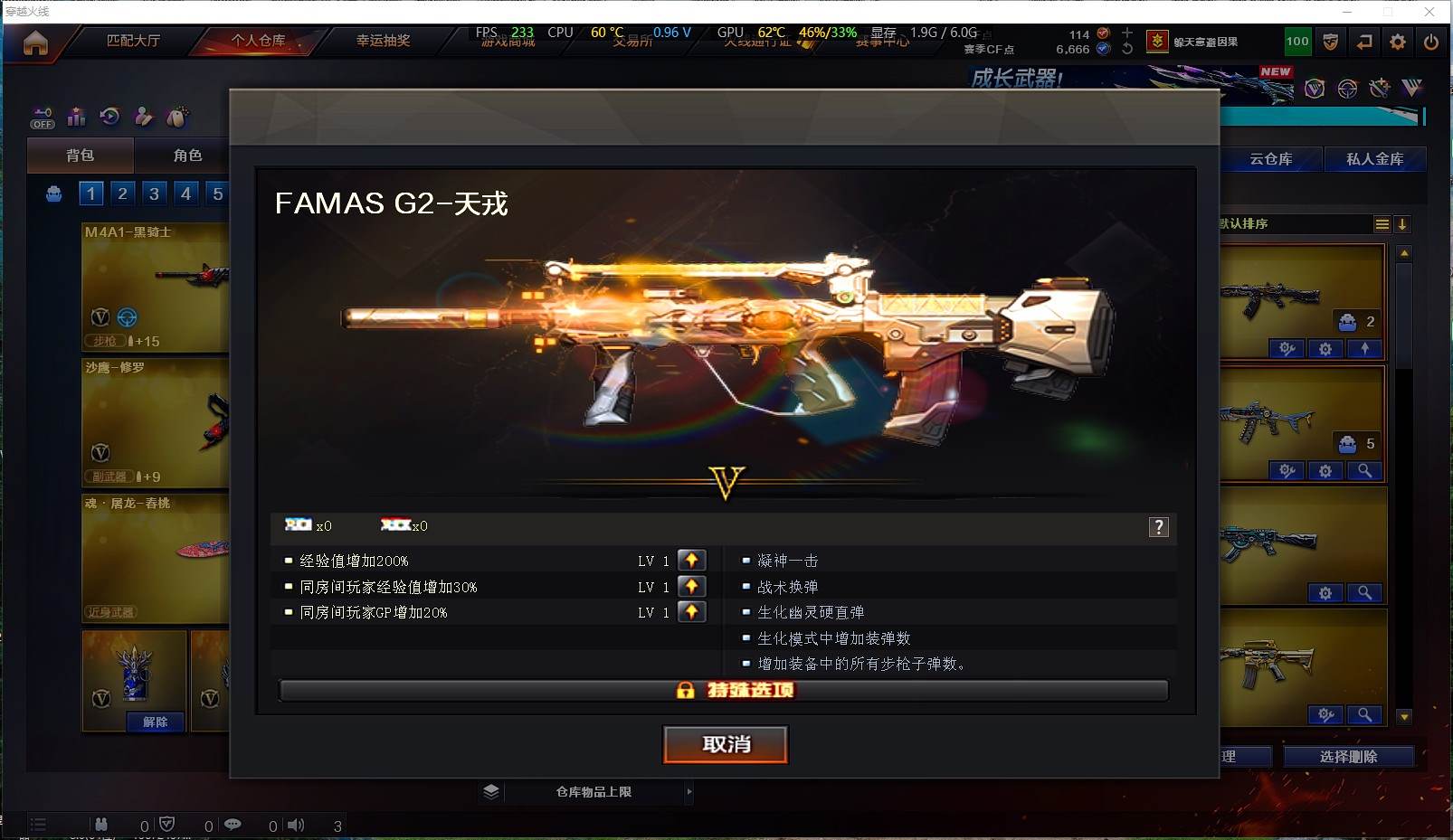Click the 选择删除 button
Screen dimensions: 1453x840
point(1348,757)
